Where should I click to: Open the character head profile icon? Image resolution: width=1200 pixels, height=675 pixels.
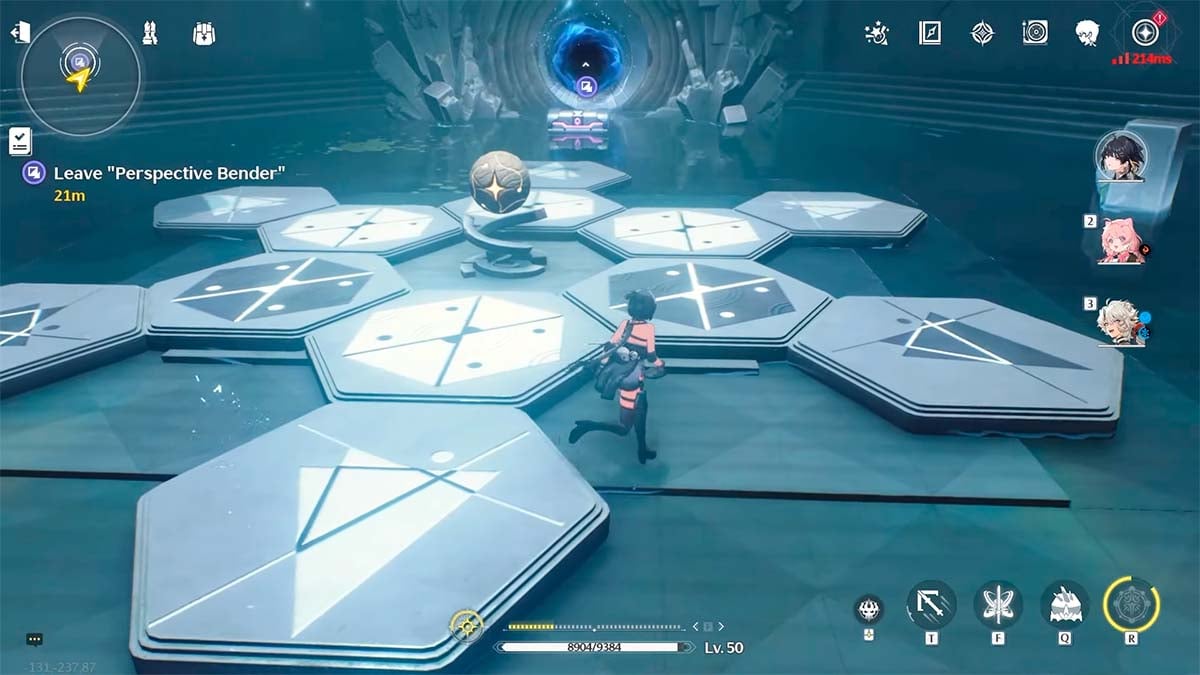tap(1088, 33)
